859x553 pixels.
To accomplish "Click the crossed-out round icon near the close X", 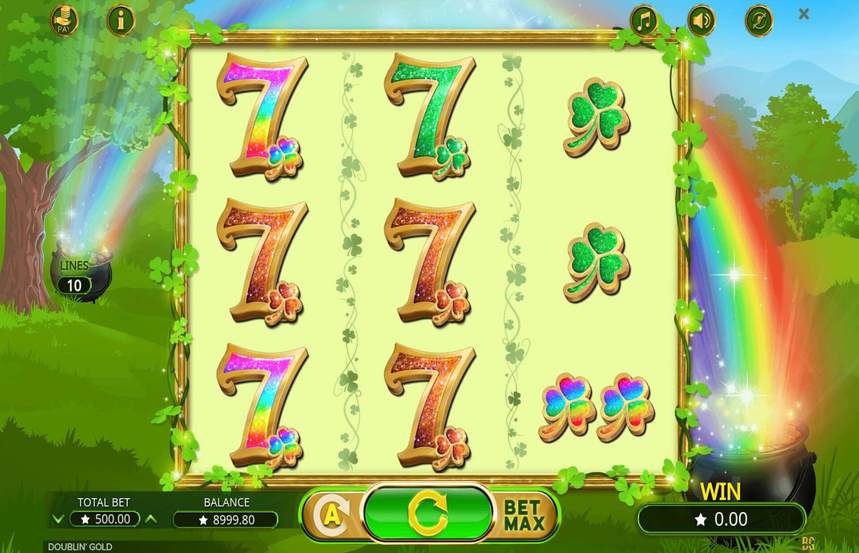I will (x=759, y=19).
